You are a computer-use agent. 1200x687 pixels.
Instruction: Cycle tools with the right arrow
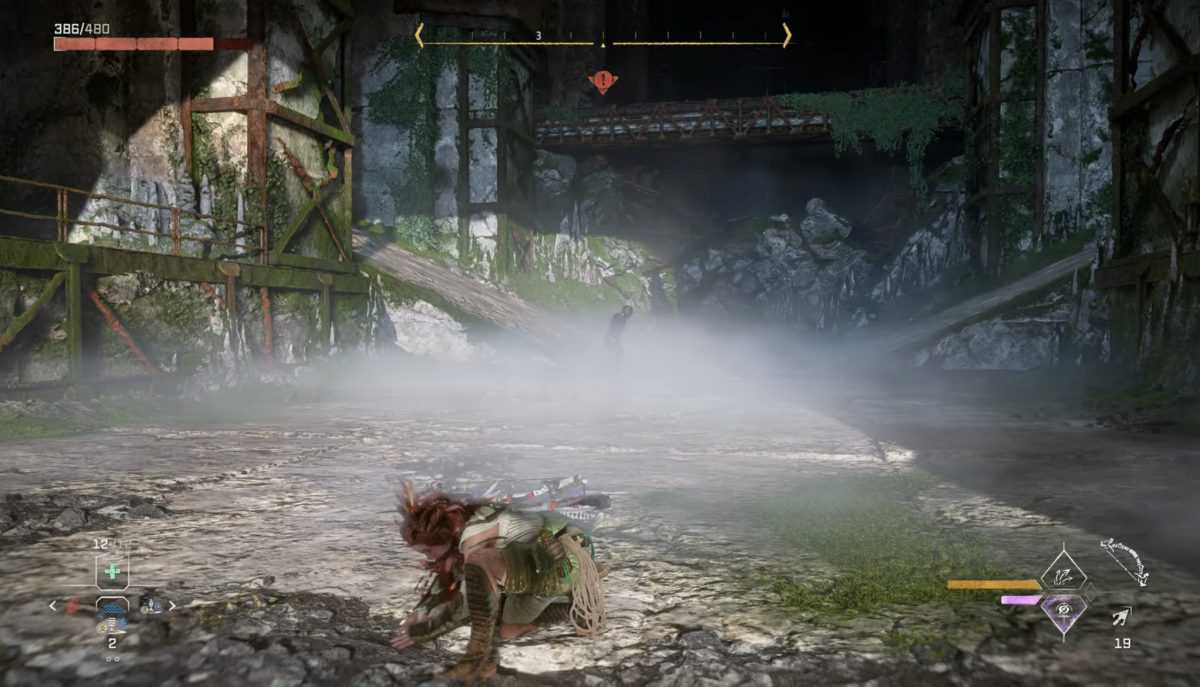click(172, 605)
